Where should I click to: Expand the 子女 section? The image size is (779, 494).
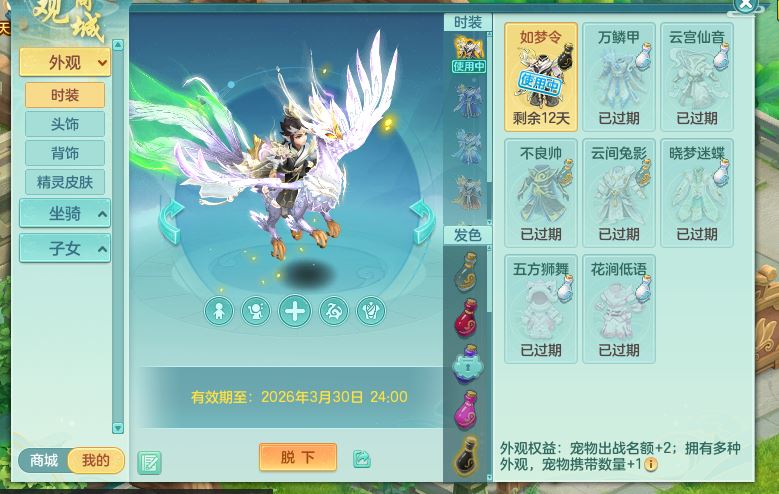coord(65,248)
